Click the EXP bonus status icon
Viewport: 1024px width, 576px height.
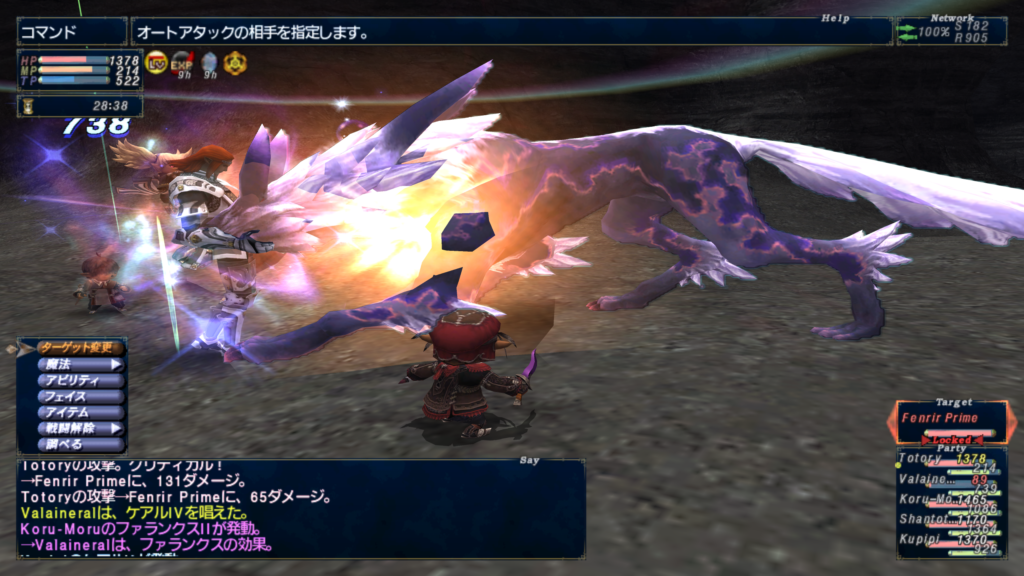coord(182,63)
